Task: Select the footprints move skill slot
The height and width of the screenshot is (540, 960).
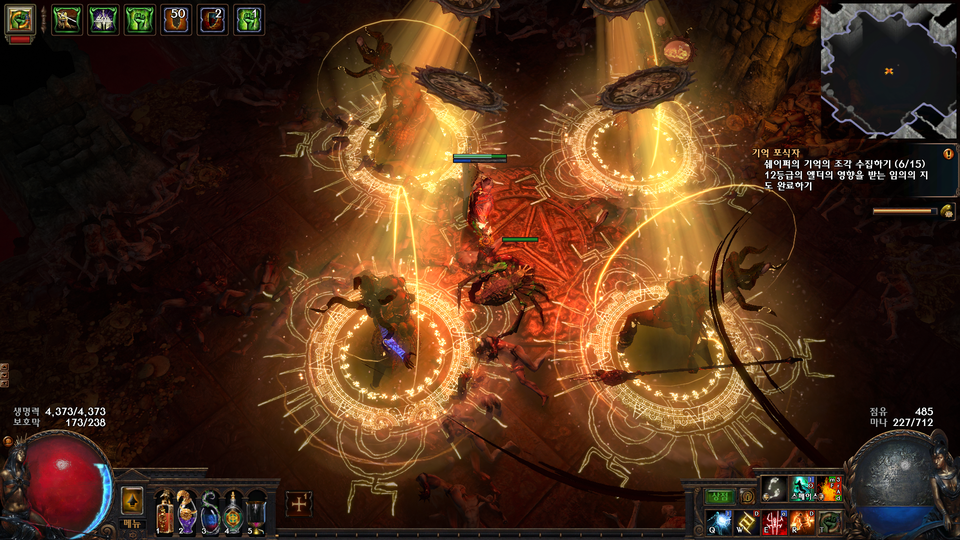Action: point(774,488)
